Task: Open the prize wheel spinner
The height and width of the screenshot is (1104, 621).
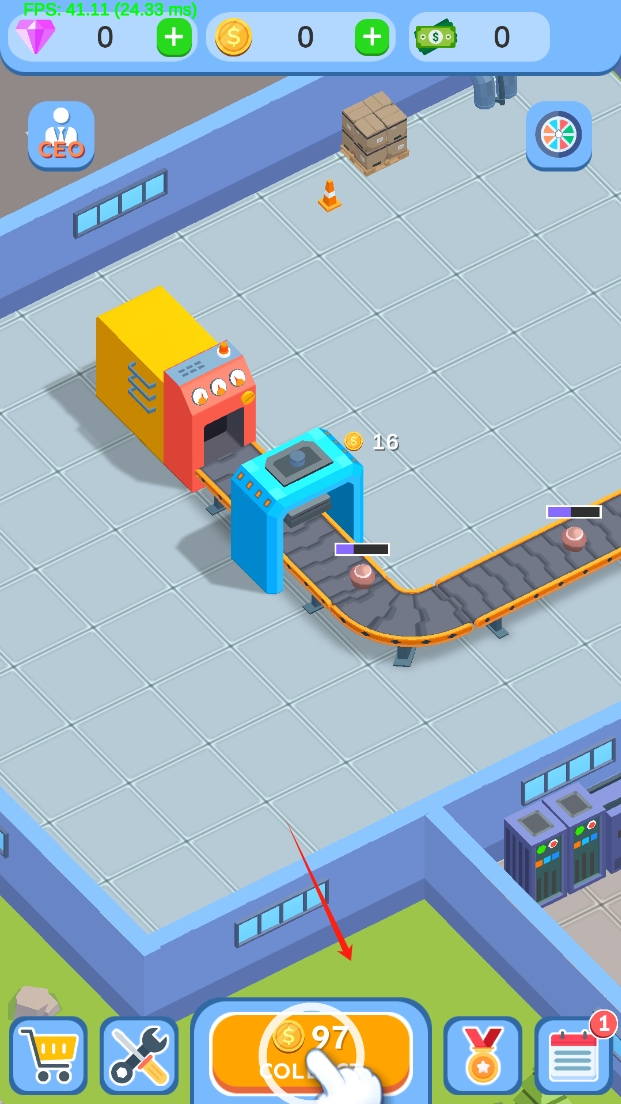Action: click(559, 135)
